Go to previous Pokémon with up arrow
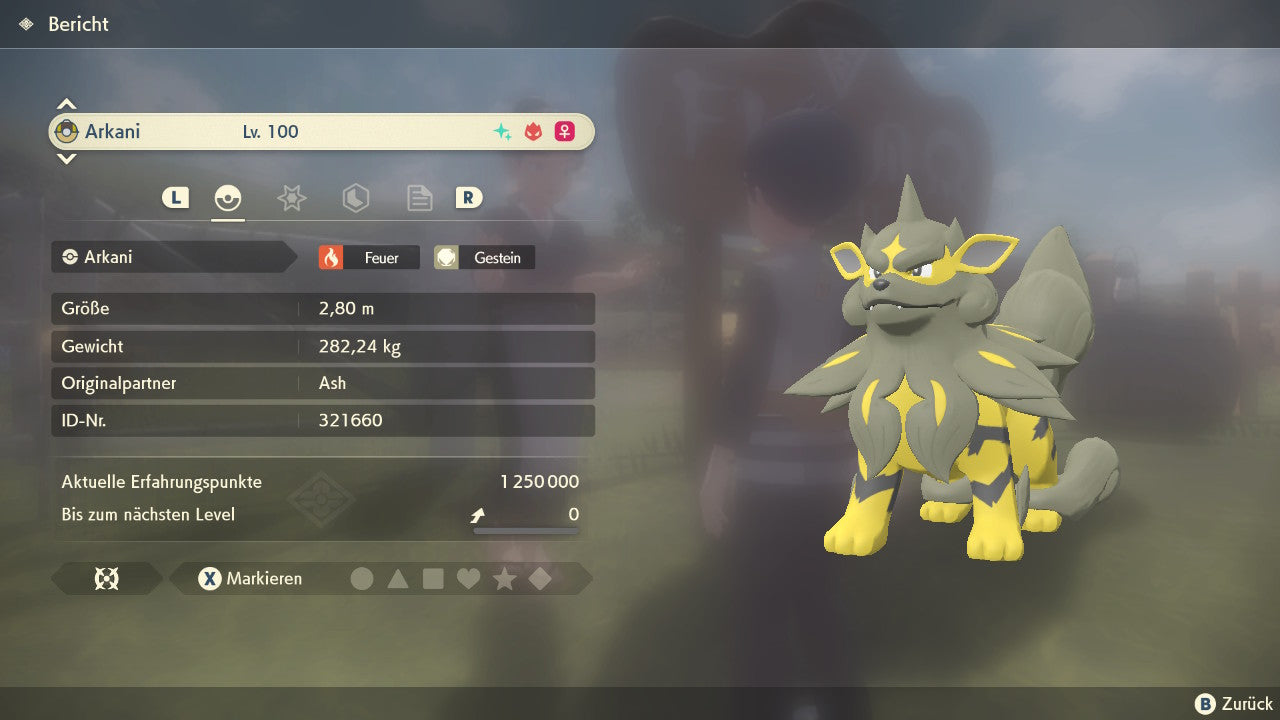This screenshot has height=720, width=1280. tap(66, 104)
